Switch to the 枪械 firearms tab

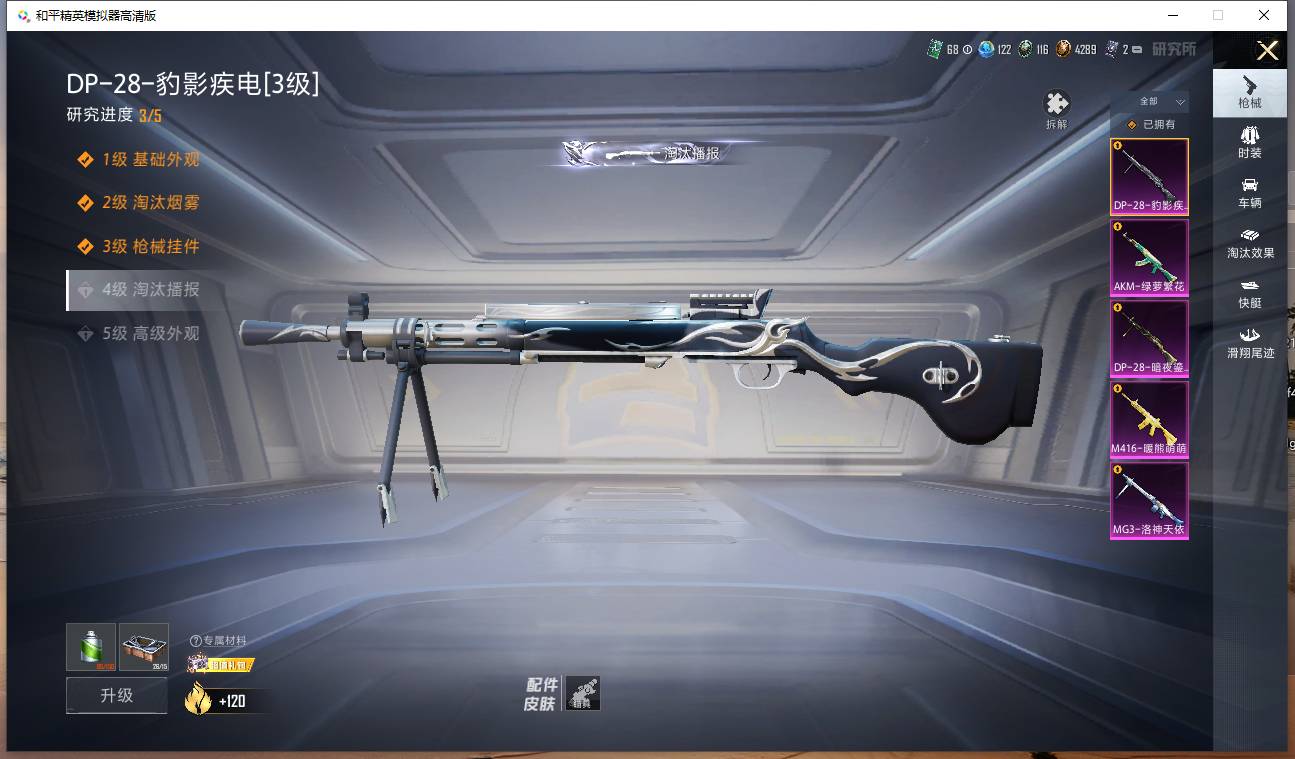[1249, 92]
